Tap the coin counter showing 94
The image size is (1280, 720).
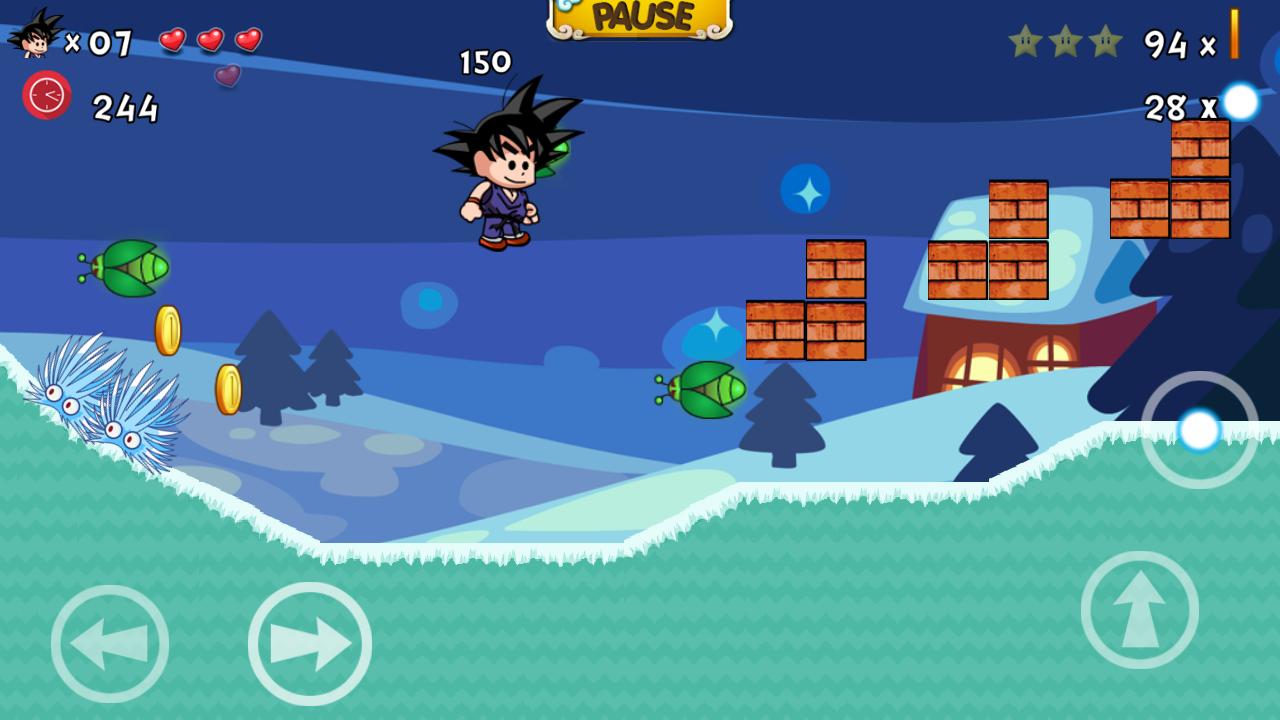(x=1168, y=45)
